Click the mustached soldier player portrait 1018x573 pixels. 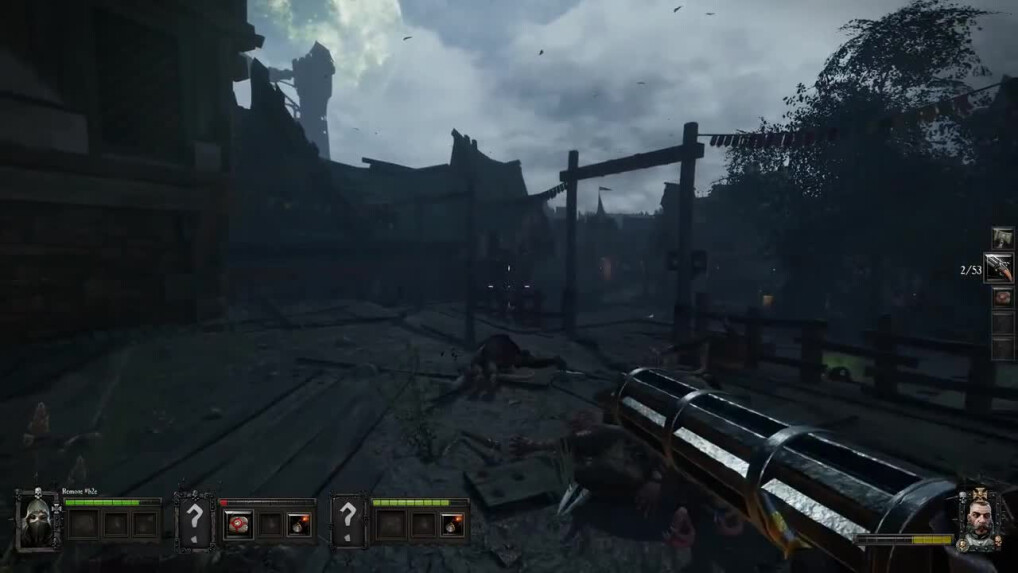pyautogui.click(x=981, y=520)
